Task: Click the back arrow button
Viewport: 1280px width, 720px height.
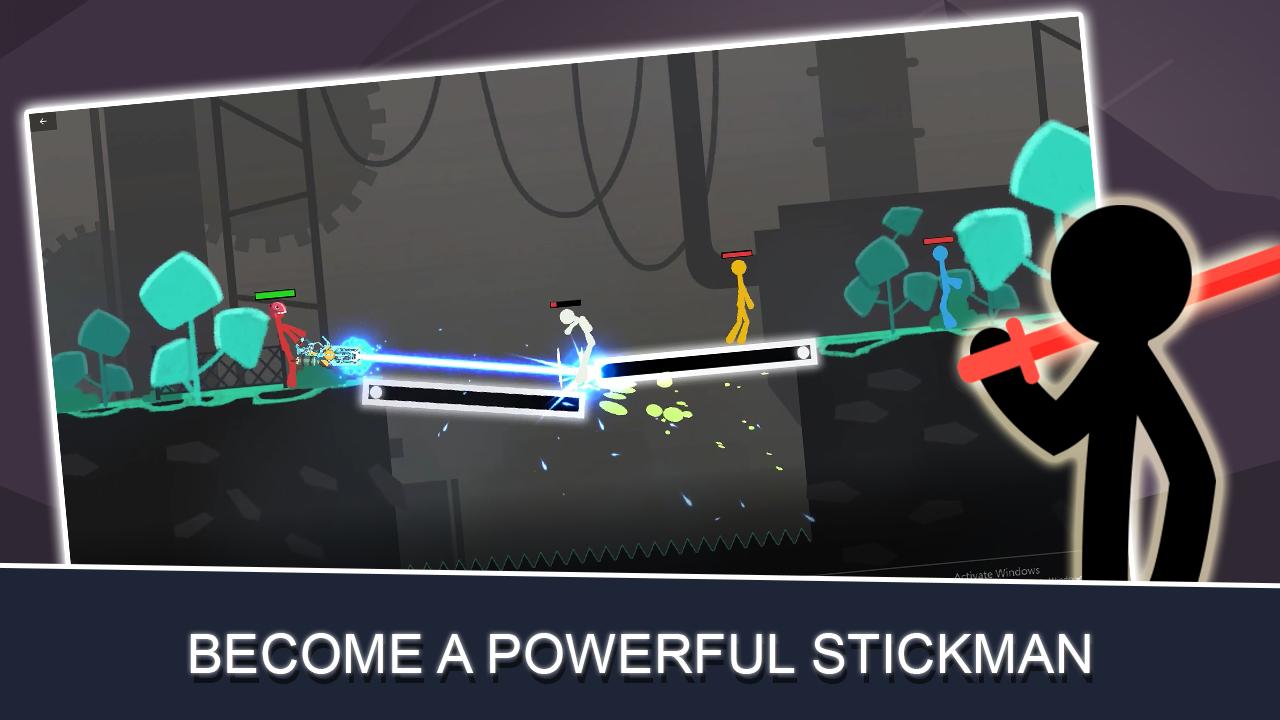Action: 43,122
